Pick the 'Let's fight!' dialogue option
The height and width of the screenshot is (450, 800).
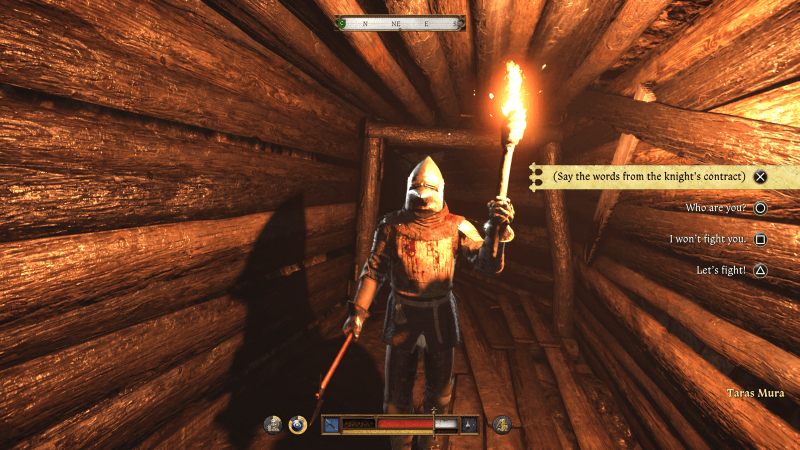pos(721,270)
